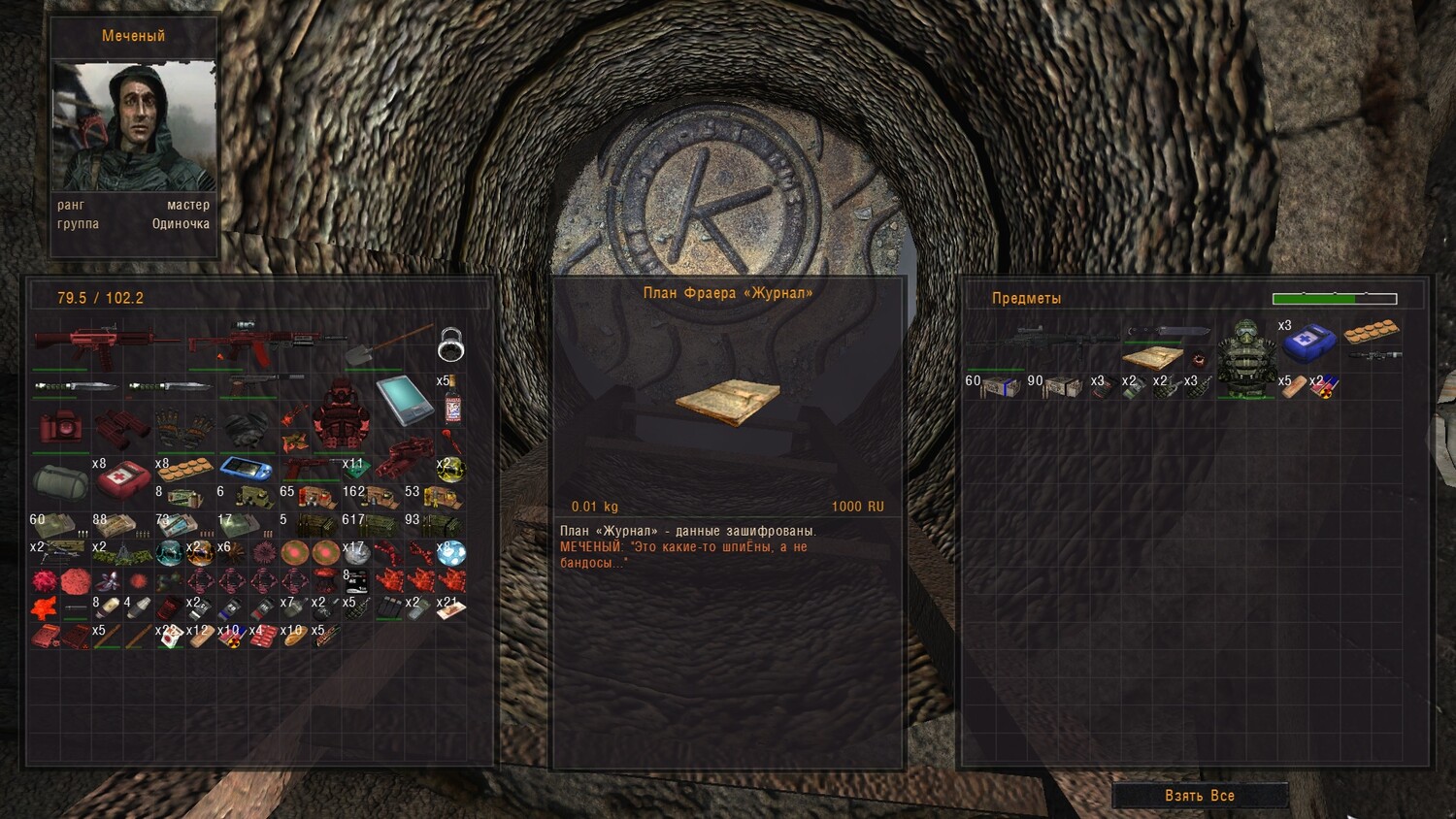Pick the red exoskeleton armor in your inventory
The width and height of the screenshot is (1456, 819).
[341, 414]
